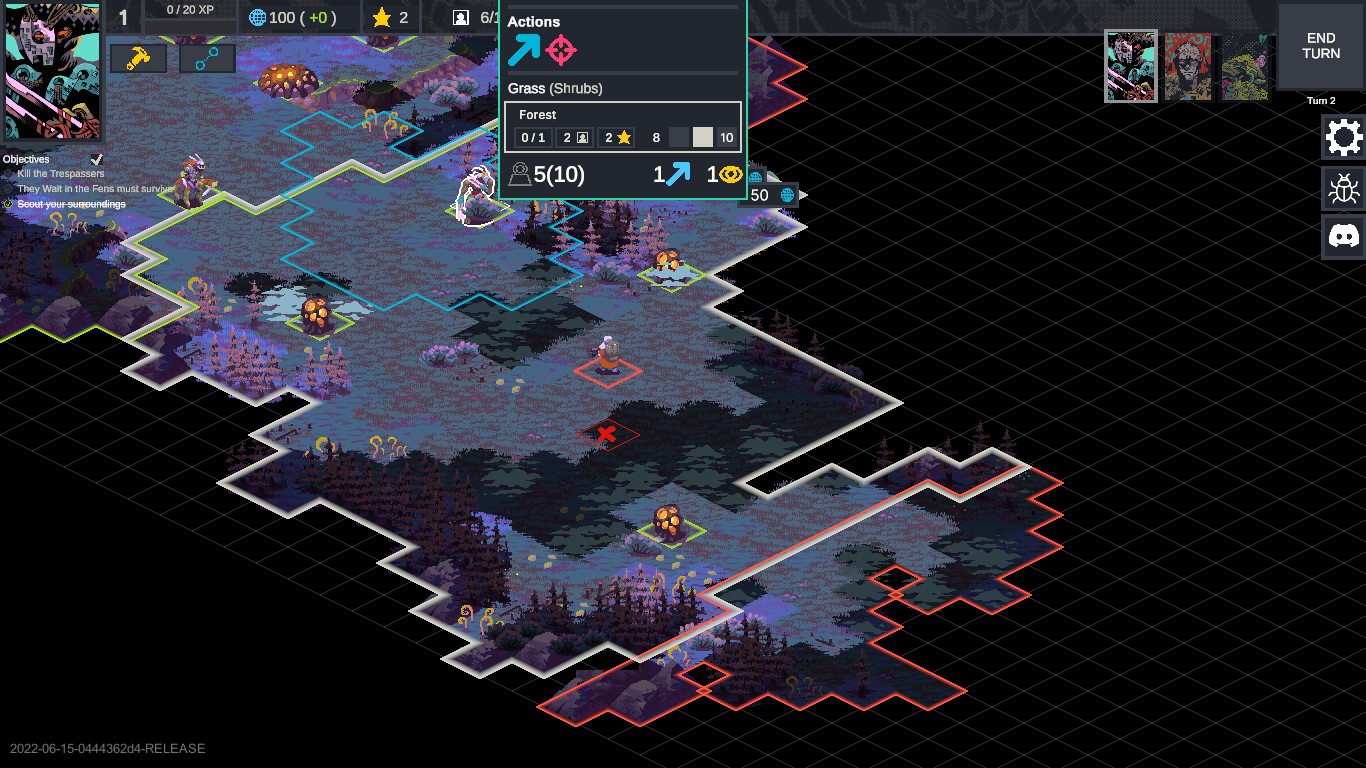The image size is (1366, 768).
Task: Open the Discord link
Action: tap(1343, 237)
